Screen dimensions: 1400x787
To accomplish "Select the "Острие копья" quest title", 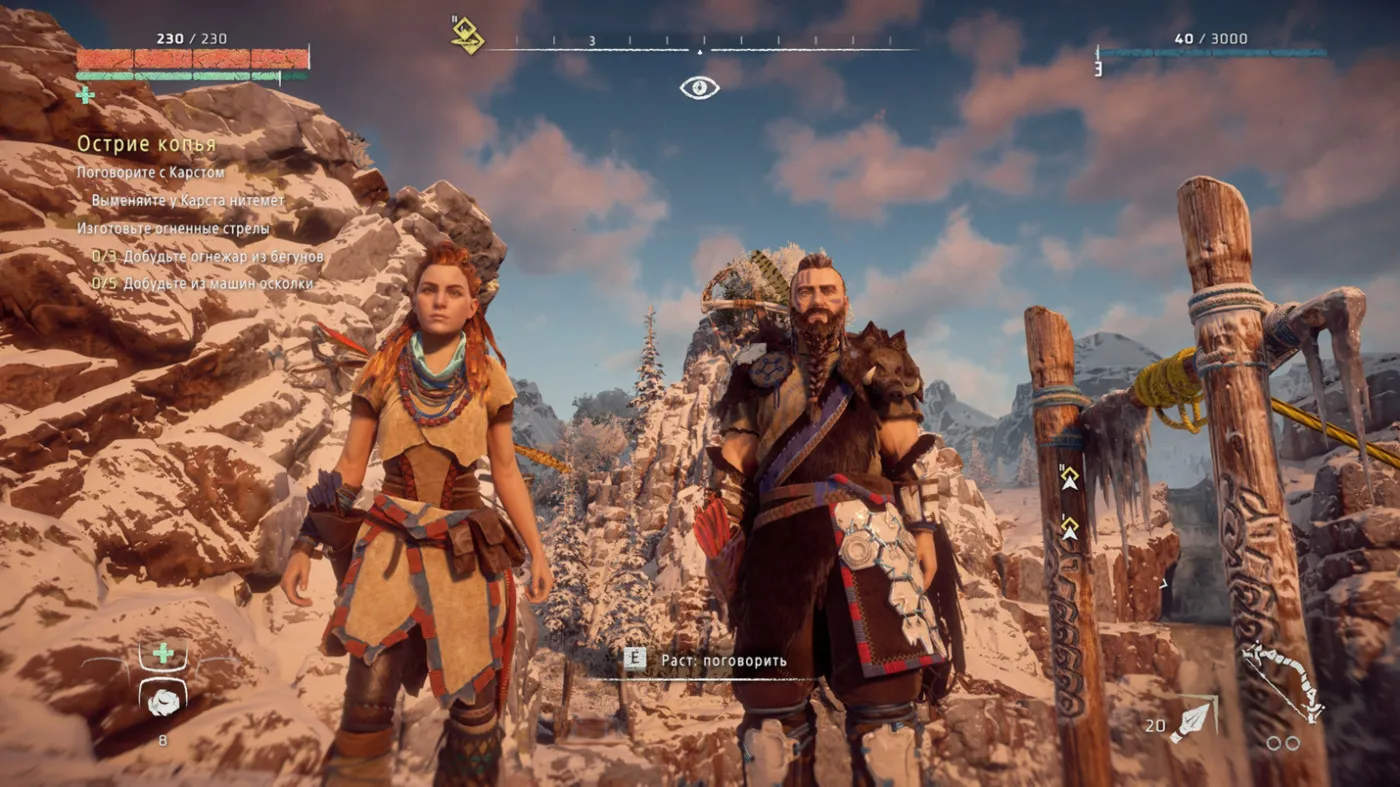I will pos(146,144).
